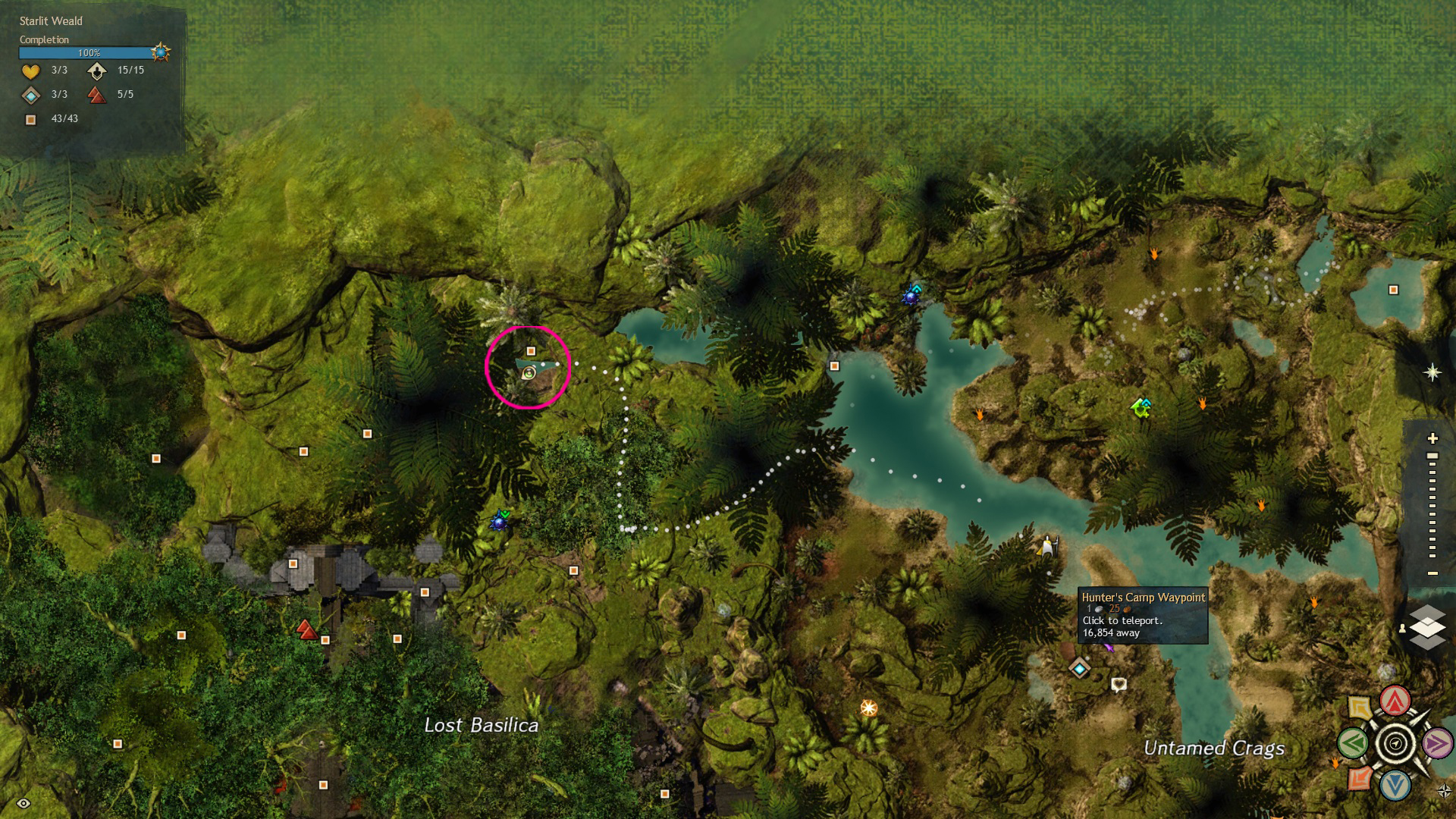Open the map floor layer selector
Viewport: 1456px width, 819px height.
point(1427,627)
